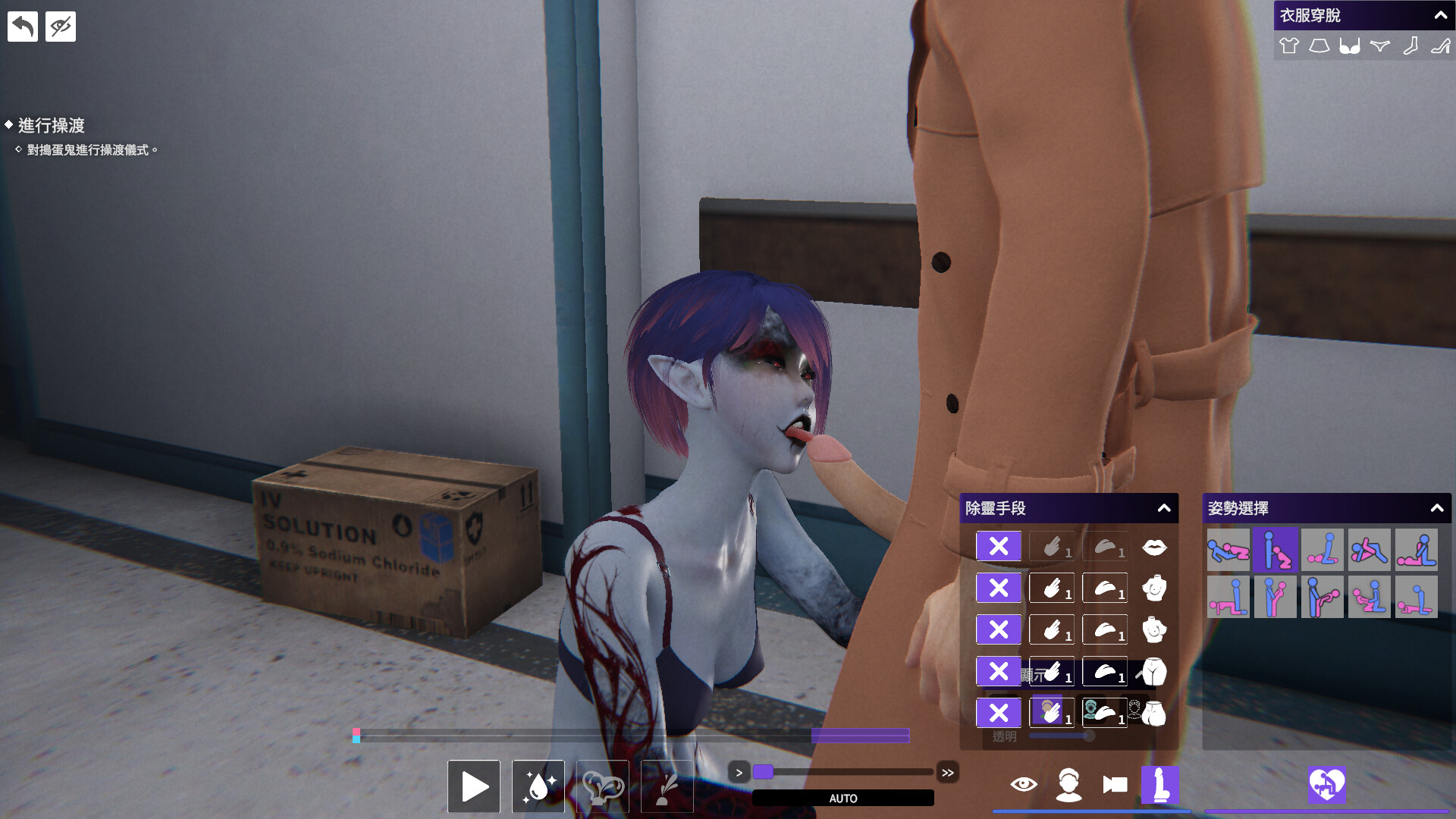1456x819 pixels.
Task: Click the eye view icon near bottom right
Action: [1025, 785]
